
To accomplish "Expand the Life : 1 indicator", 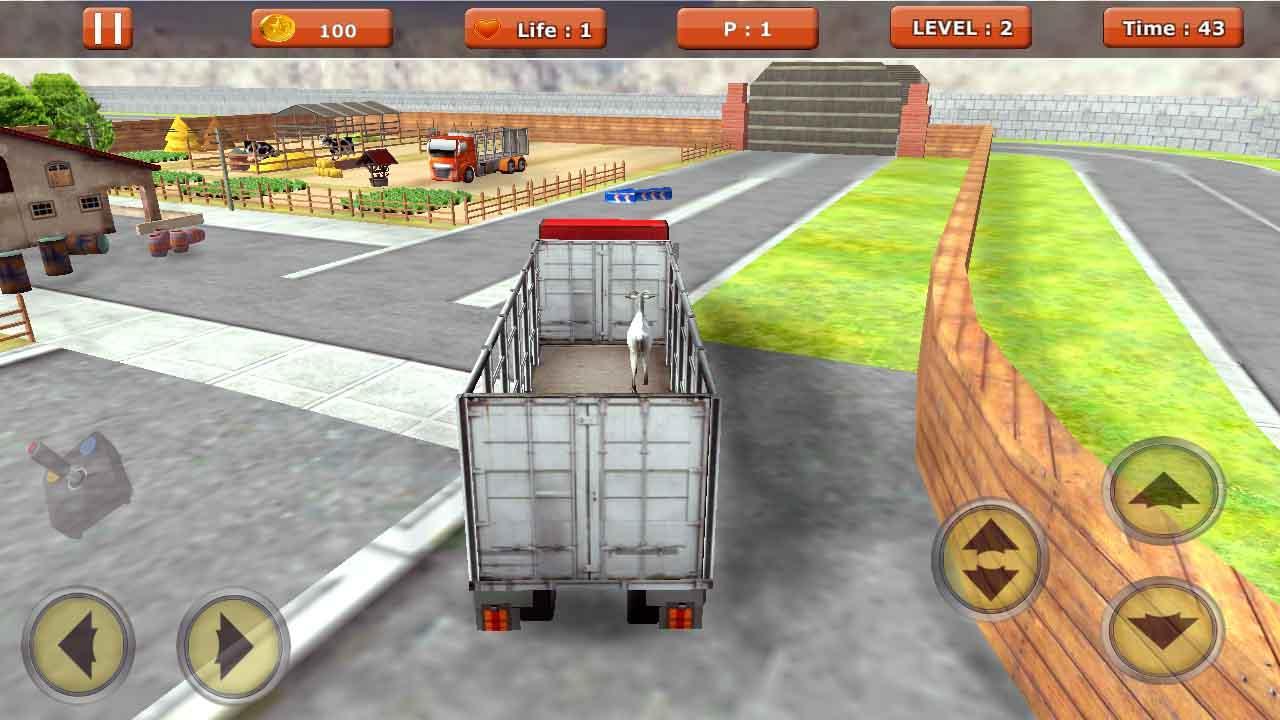I will pos(535,29).
